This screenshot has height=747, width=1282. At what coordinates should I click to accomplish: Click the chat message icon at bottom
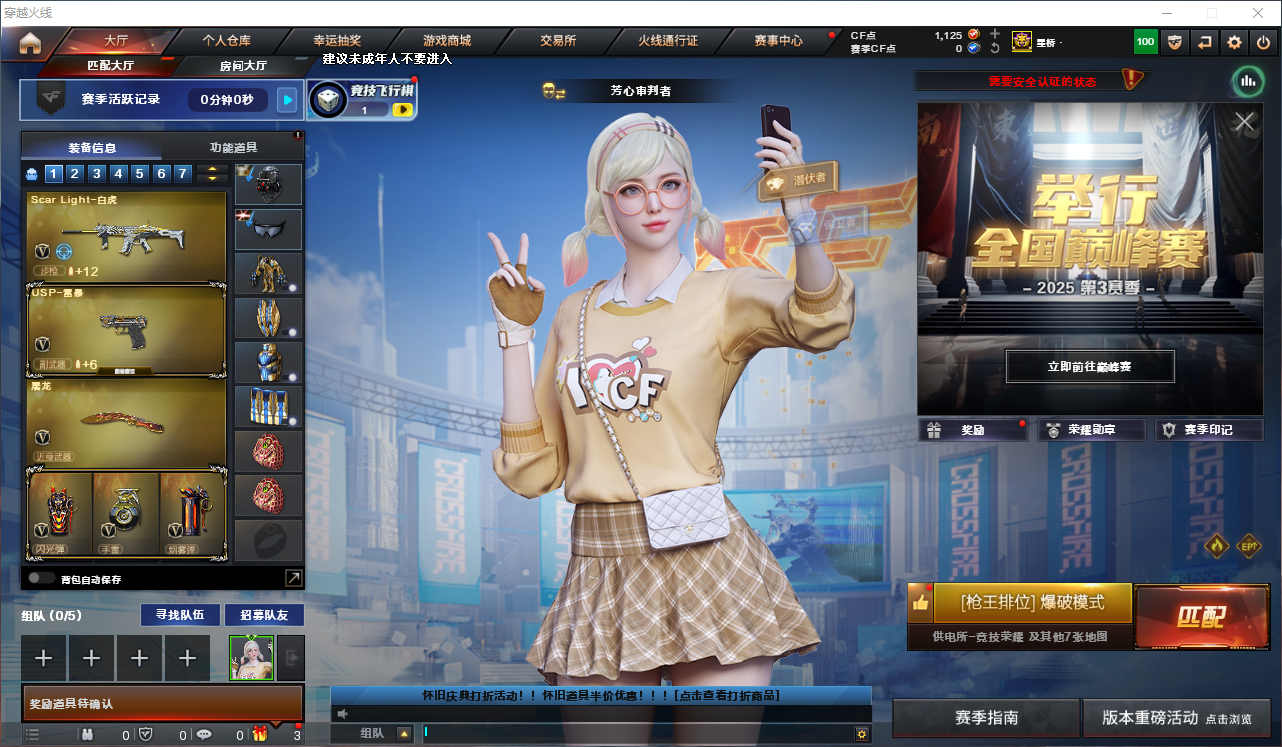coord(204,733)
